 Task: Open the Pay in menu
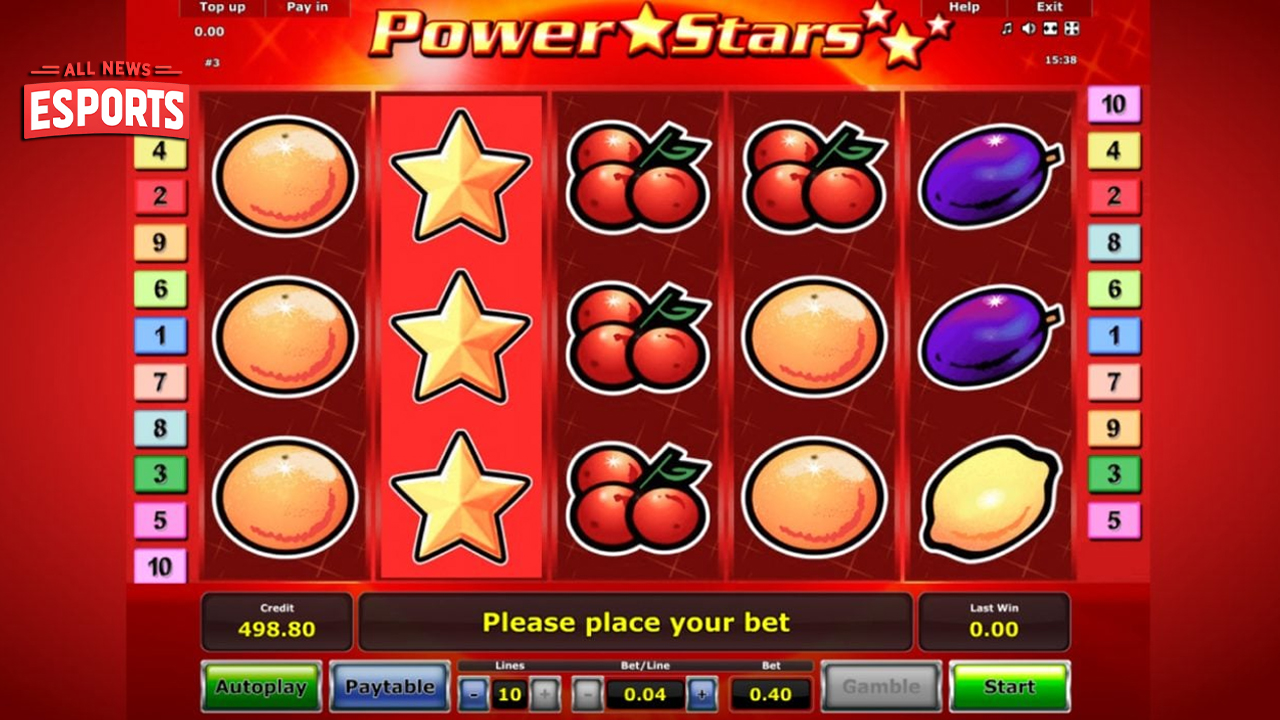coord(306,7)
